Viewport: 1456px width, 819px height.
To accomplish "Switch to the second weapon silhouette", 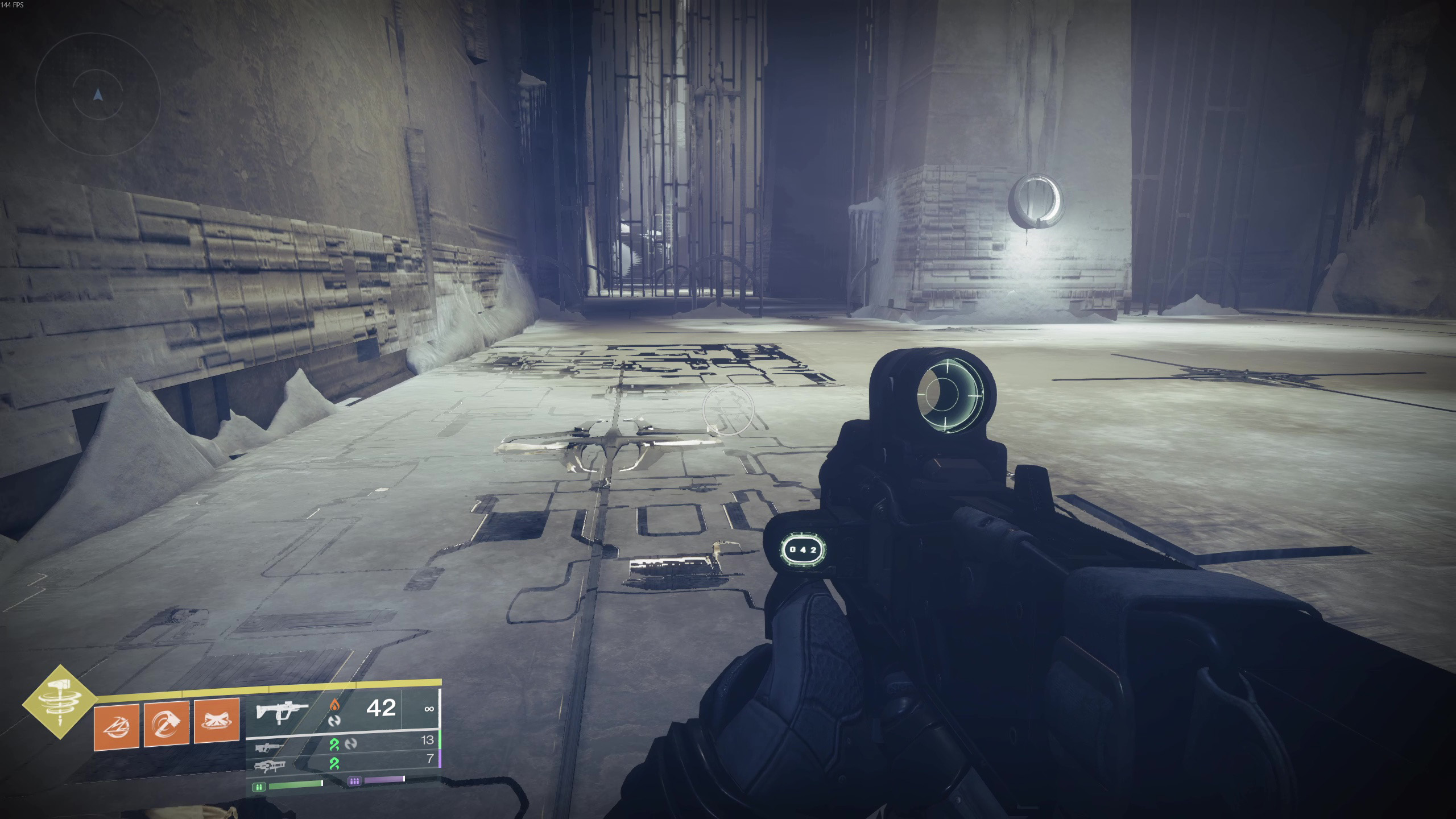I will (x=270, y=747).
